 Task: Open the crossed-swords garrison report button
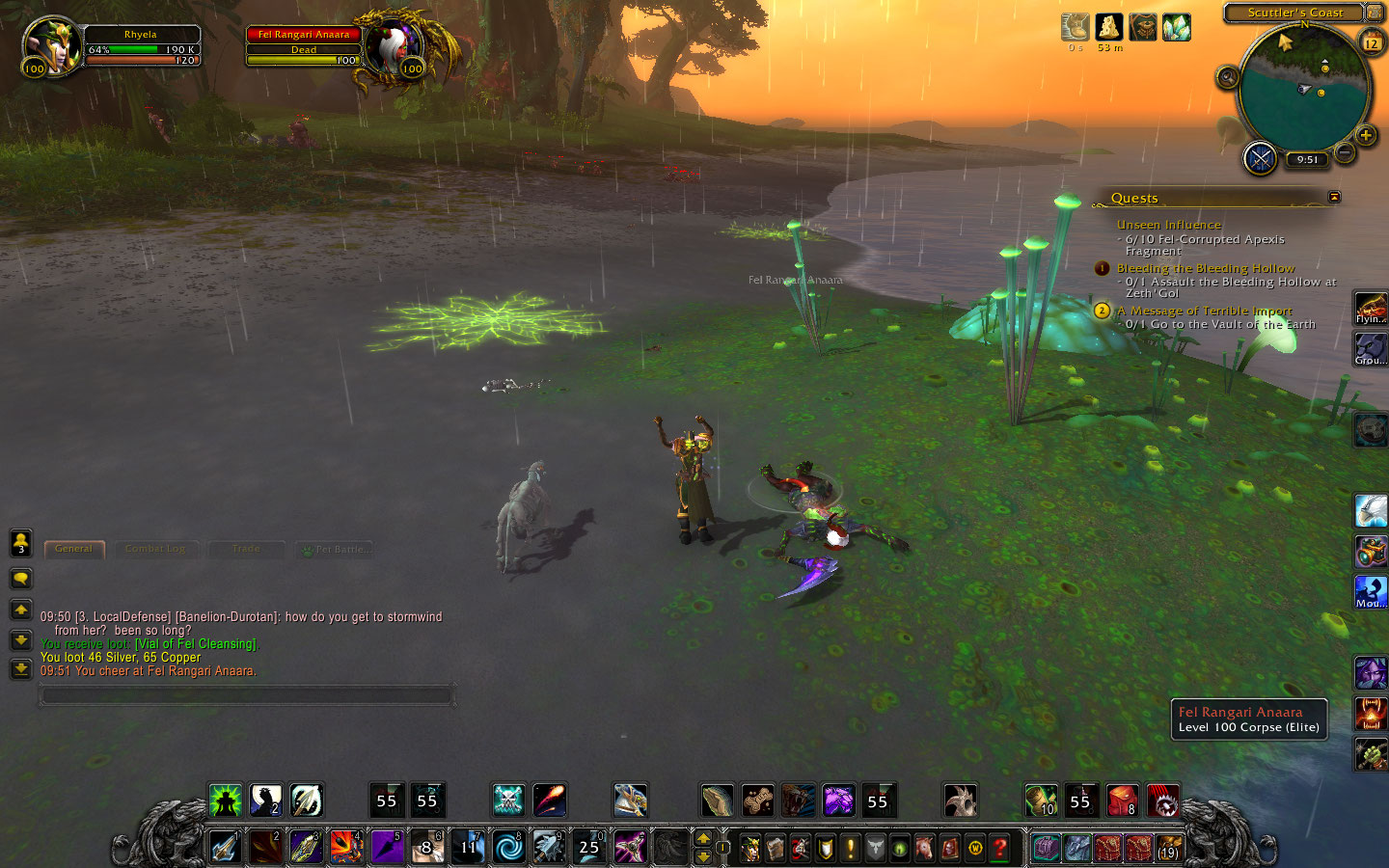click(x=1260, y=158)
